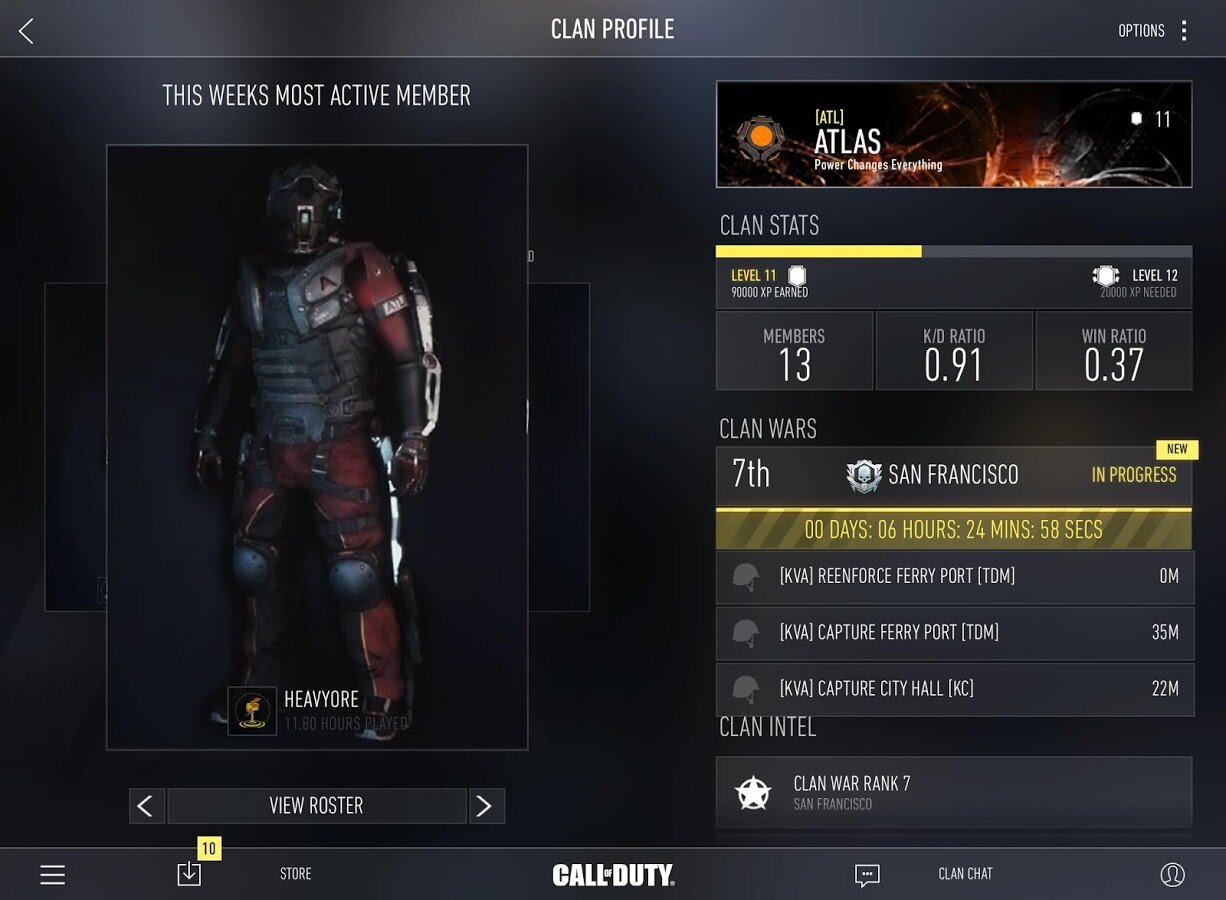This screenshot has width=1226, height=900.
Task: Tap the Call of Duty logo
Action: 613,875
